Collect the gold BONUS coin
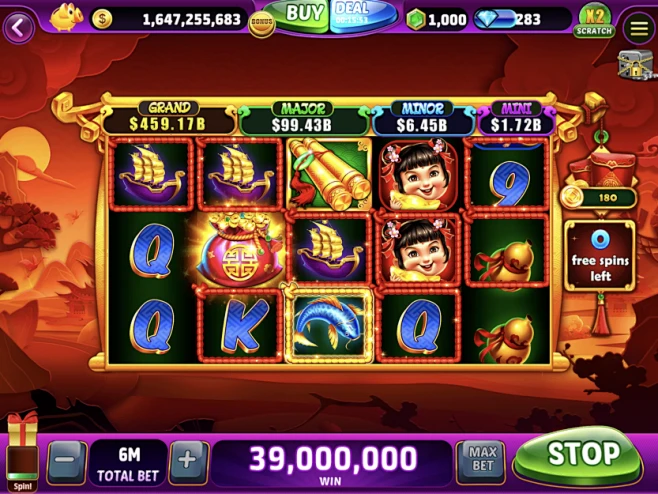658x494 pixels. pos(262,22)
